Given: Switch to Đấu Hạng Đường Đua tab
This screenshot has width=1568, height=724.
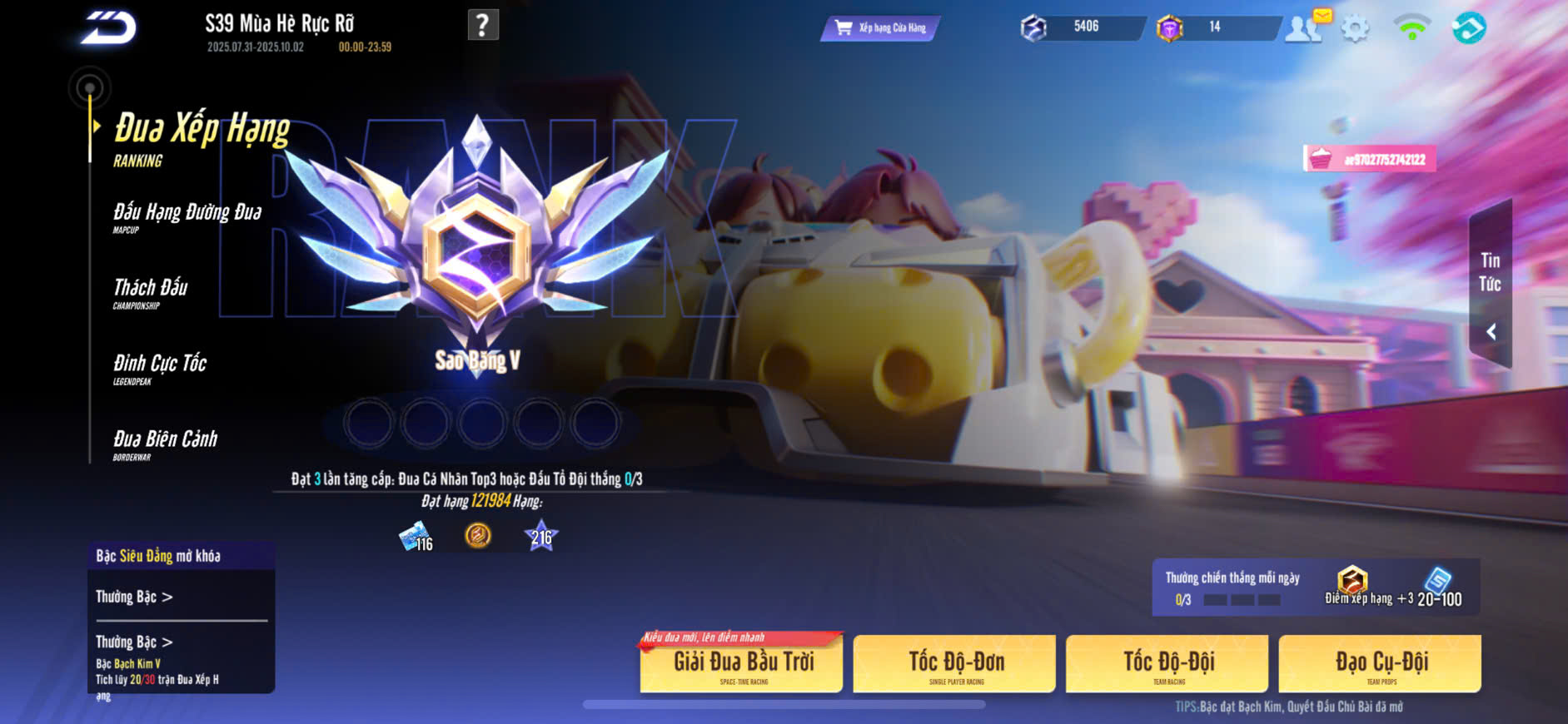Looking at the screenshot, I should [x=187, y=216].
